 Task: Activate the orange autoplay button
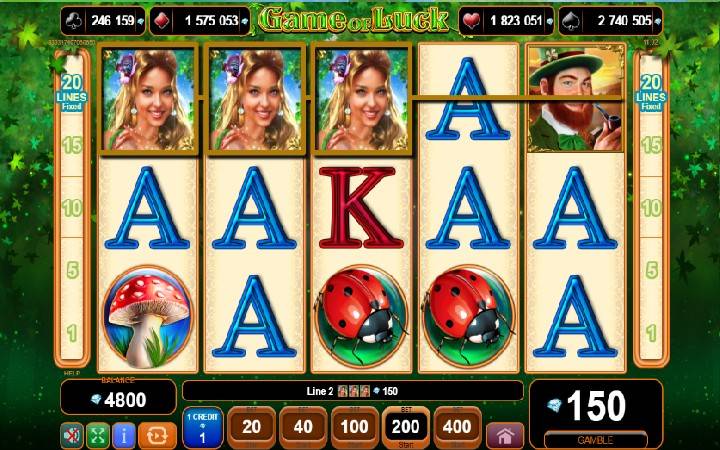(x=157, y=435)
